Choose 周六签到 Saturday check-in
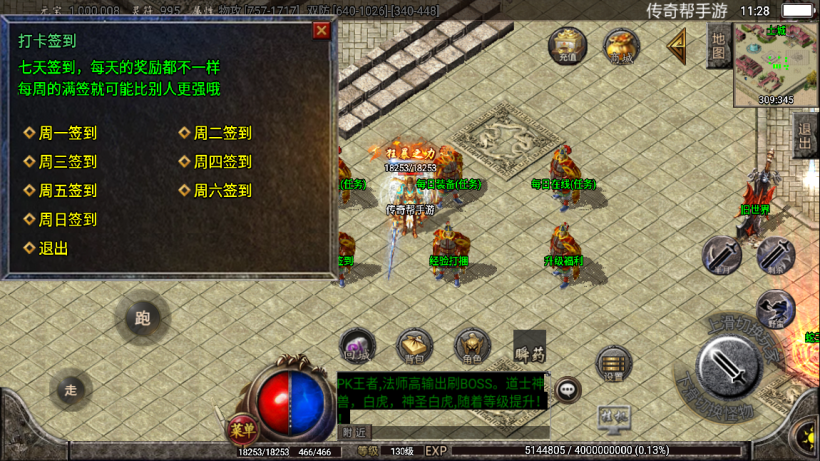This screenshot has height=461, width=820. click(x=222, y=191)
